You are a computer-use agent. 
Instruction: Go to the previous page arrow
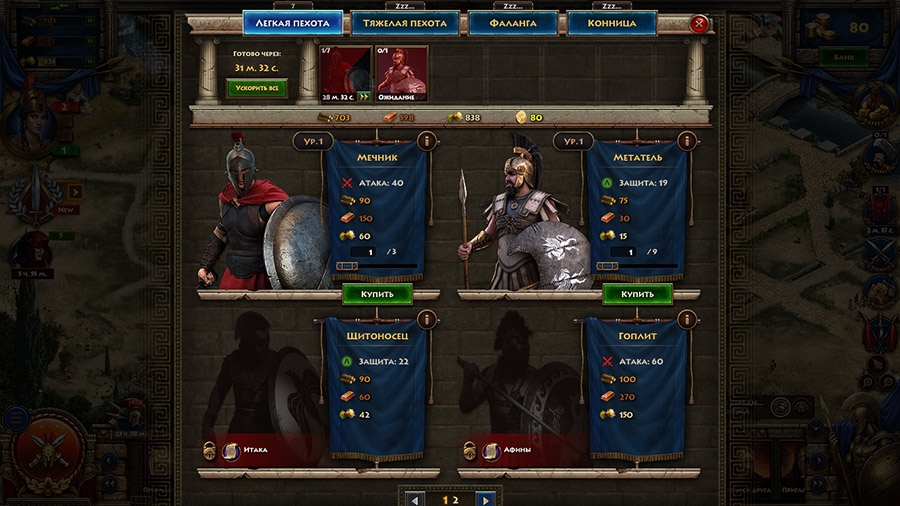click(x=415, y=499)
